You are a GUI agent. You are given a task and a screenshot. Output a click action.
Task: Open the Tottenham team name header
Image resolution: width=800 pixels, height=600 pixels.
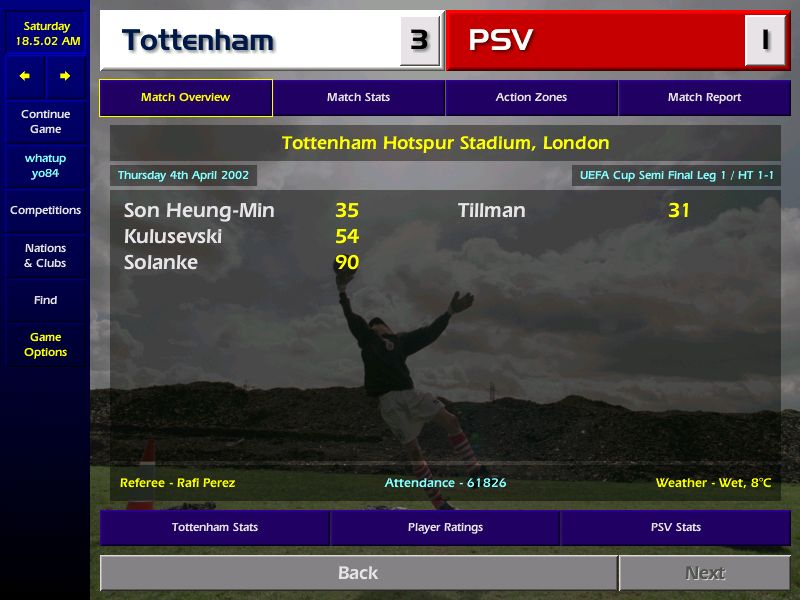click(x=198, y=41)
